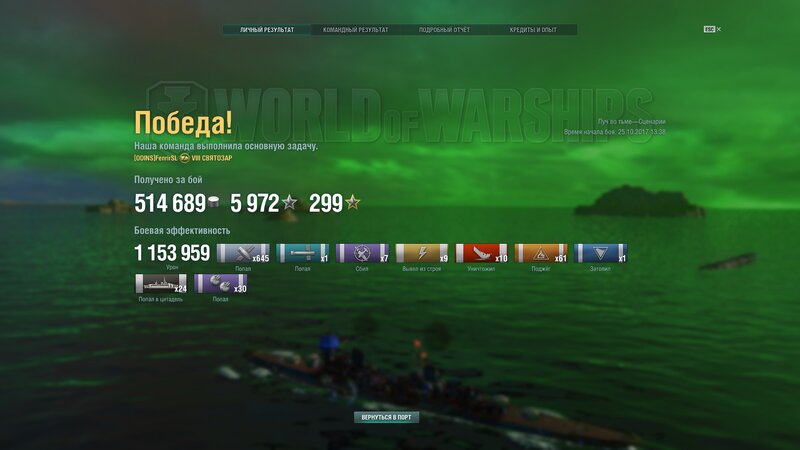
Task: Select the x61 Поджёг fire ribbon
Action: (541, 253)
